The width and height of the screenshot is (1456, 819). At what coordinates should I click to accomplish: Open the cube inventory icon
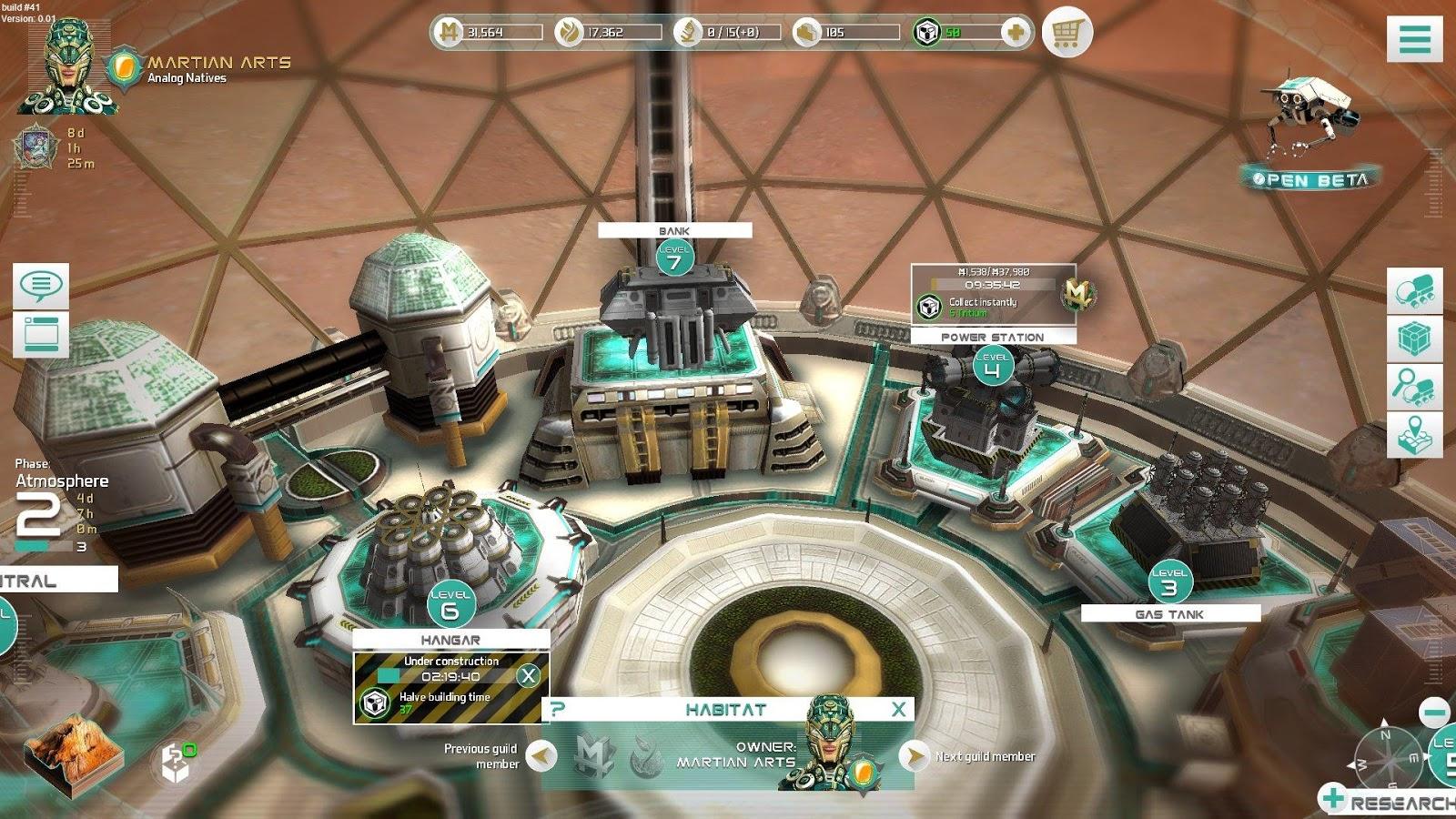coord(1414,339)
